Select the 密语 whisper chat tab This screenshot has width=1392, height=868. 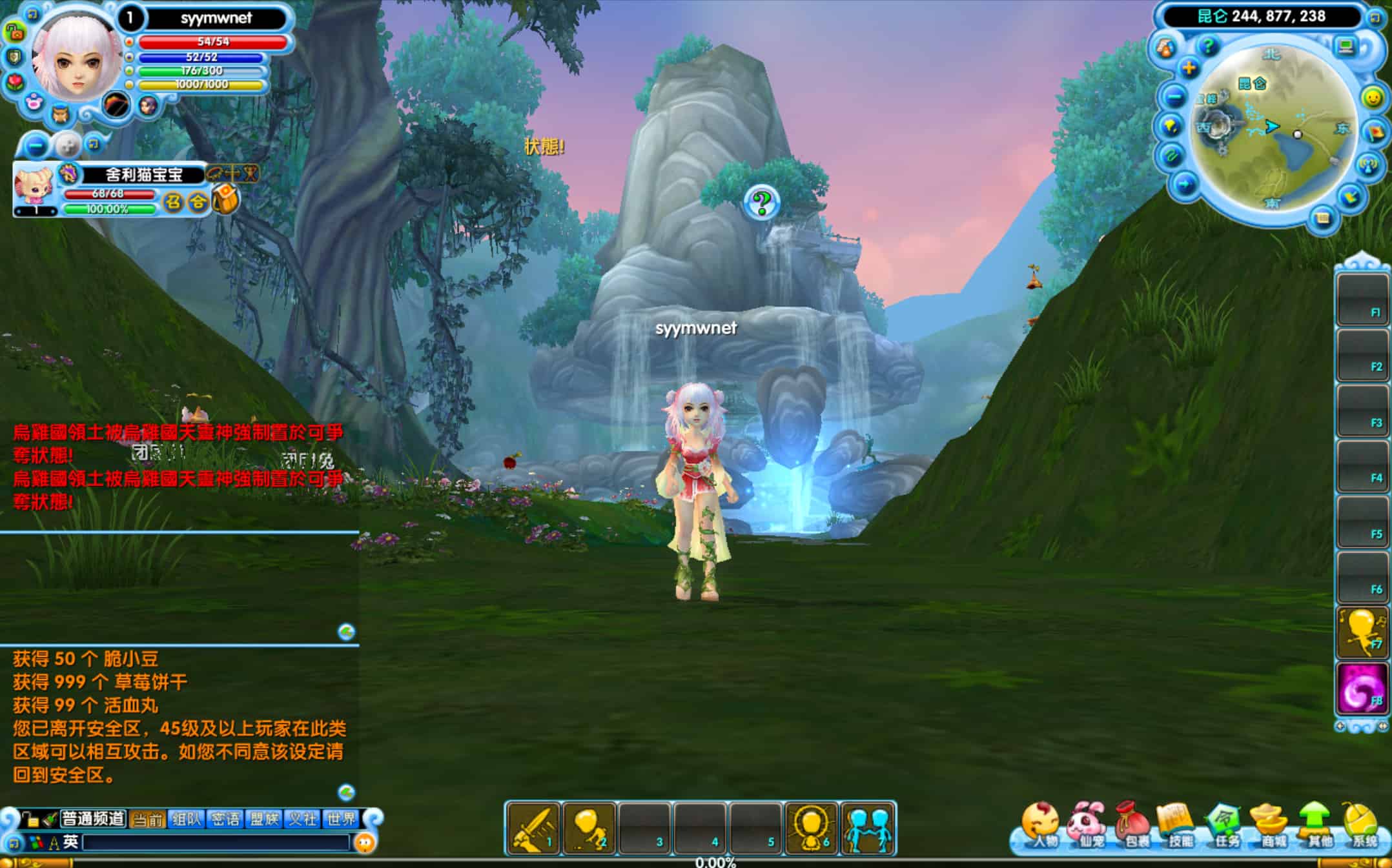tap(225, 819)
